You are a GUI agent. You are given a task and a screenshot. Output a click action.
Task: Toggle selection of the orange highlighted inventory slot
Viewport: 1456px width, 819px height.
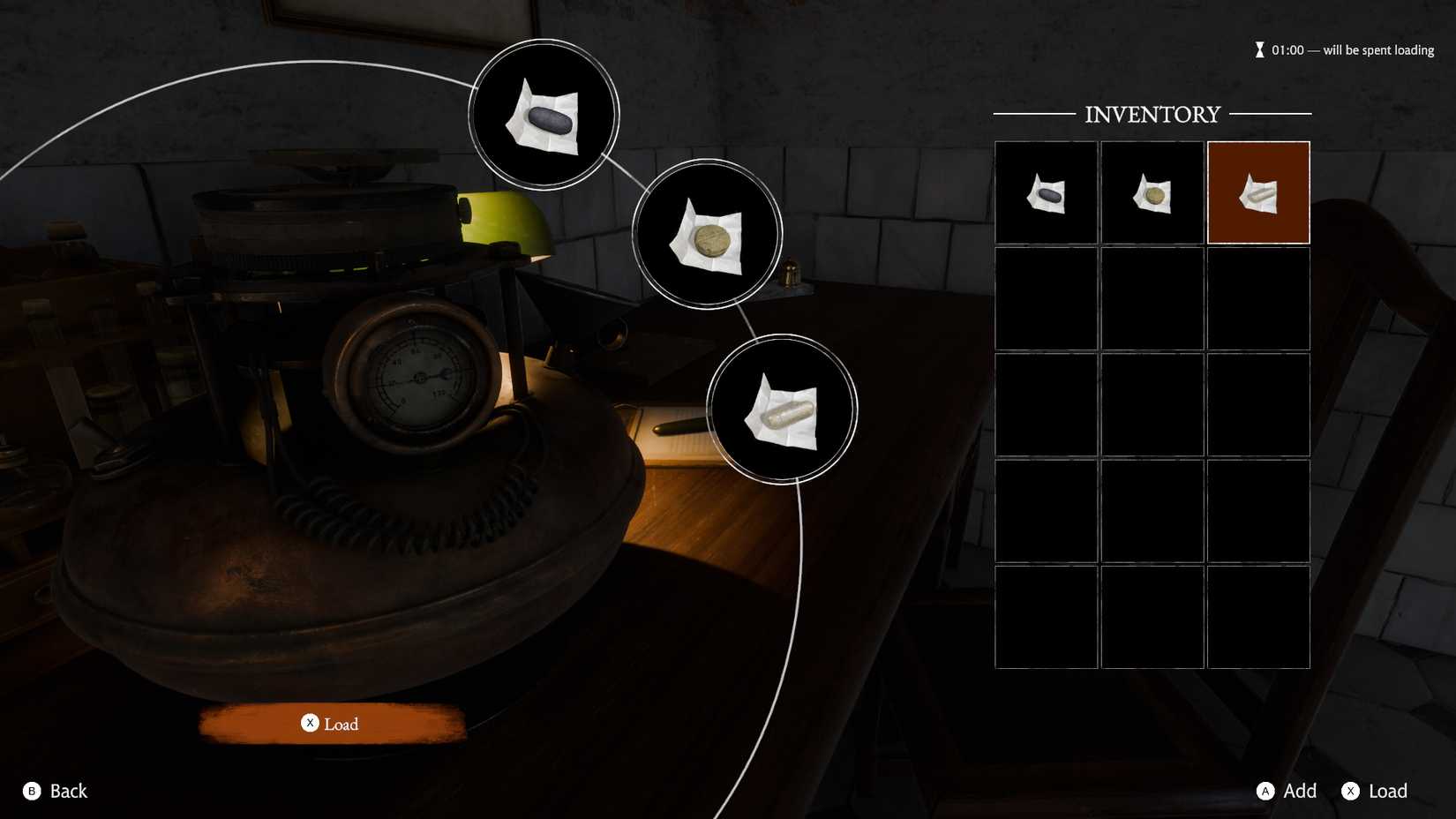[1257, 191]
